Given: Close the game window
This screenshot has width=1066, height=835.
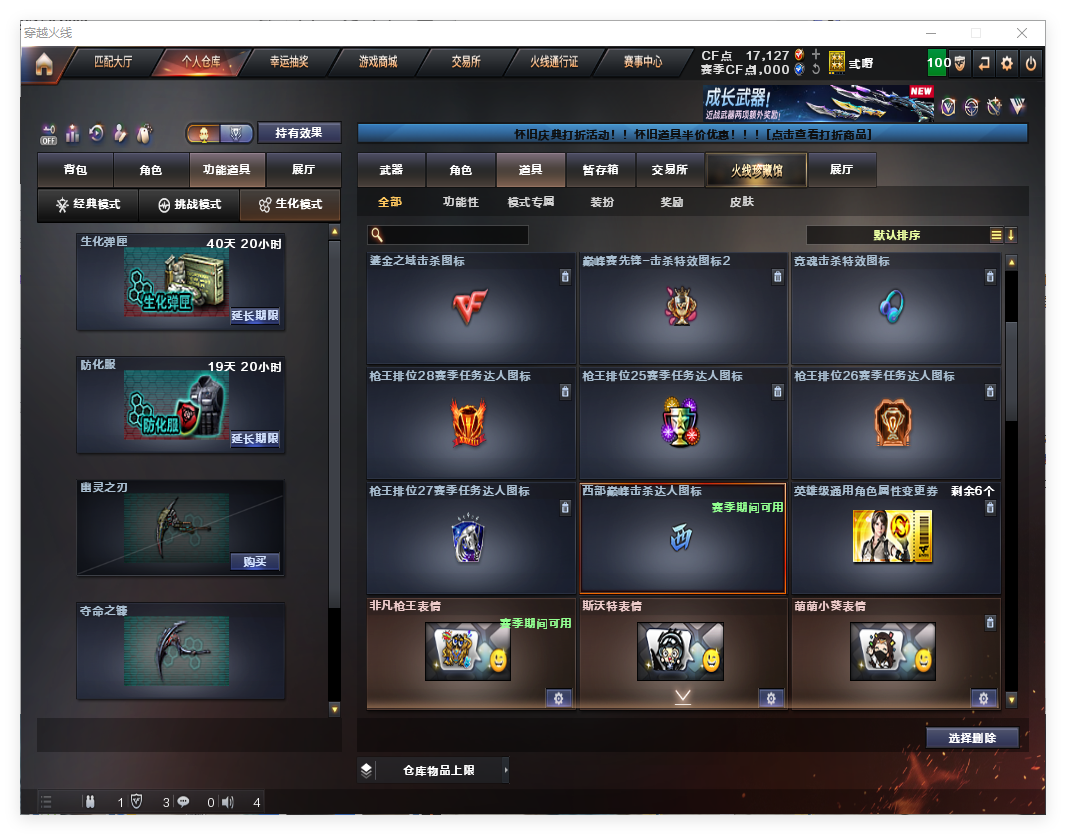Looking at the screenshot, I should (1022, 33).
